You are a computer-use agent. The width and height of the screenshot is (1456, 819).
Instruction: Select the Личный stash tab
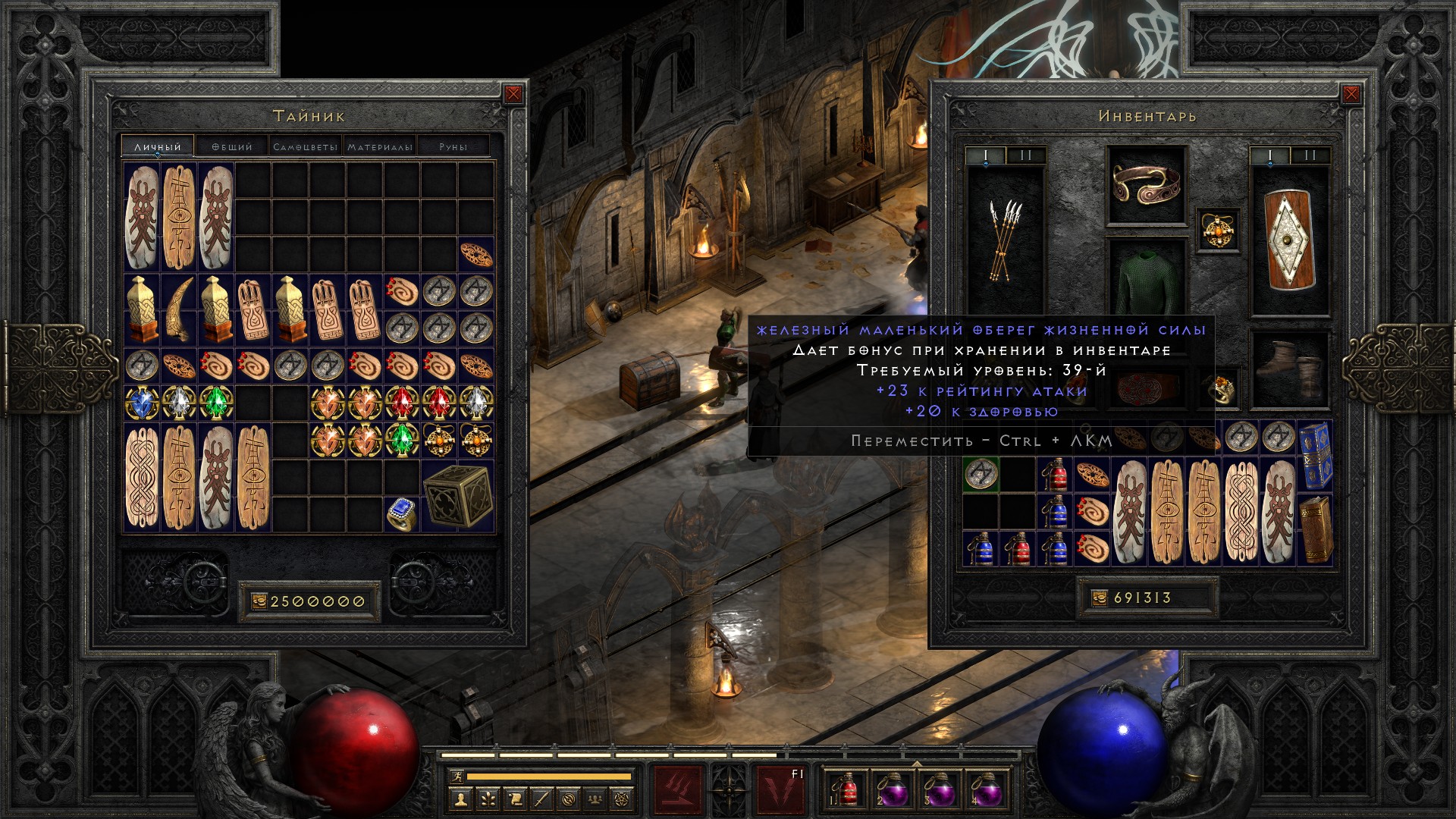click(158, 146)
